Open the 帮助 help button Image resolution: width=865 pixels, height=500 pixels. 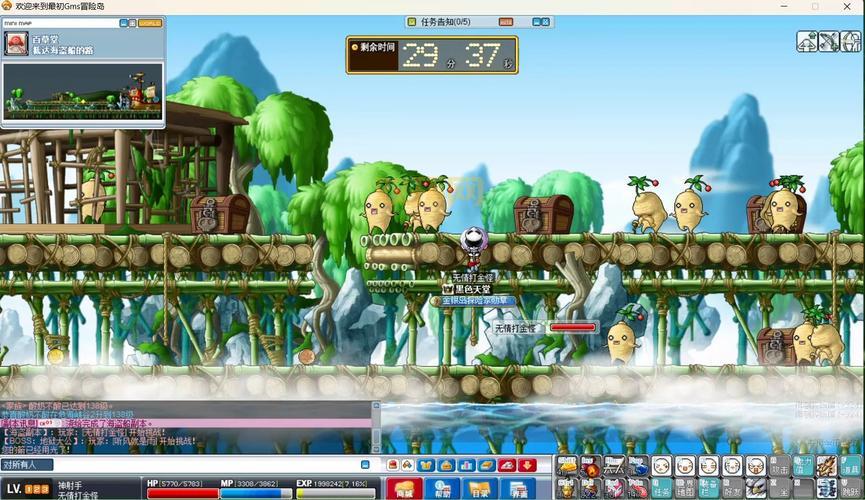tap(442, 489)
